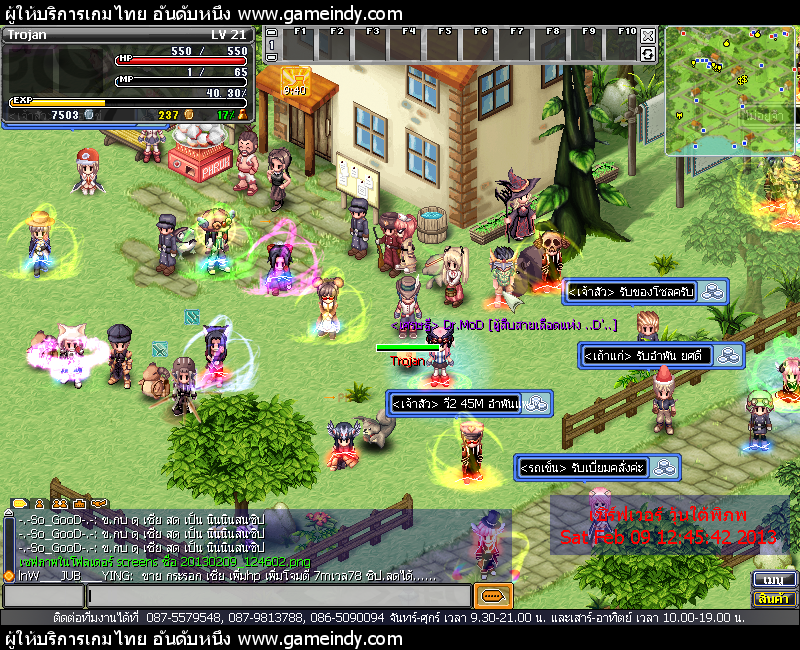
Task: Open the เมนู (menu) button
Action: pos(773,580)
